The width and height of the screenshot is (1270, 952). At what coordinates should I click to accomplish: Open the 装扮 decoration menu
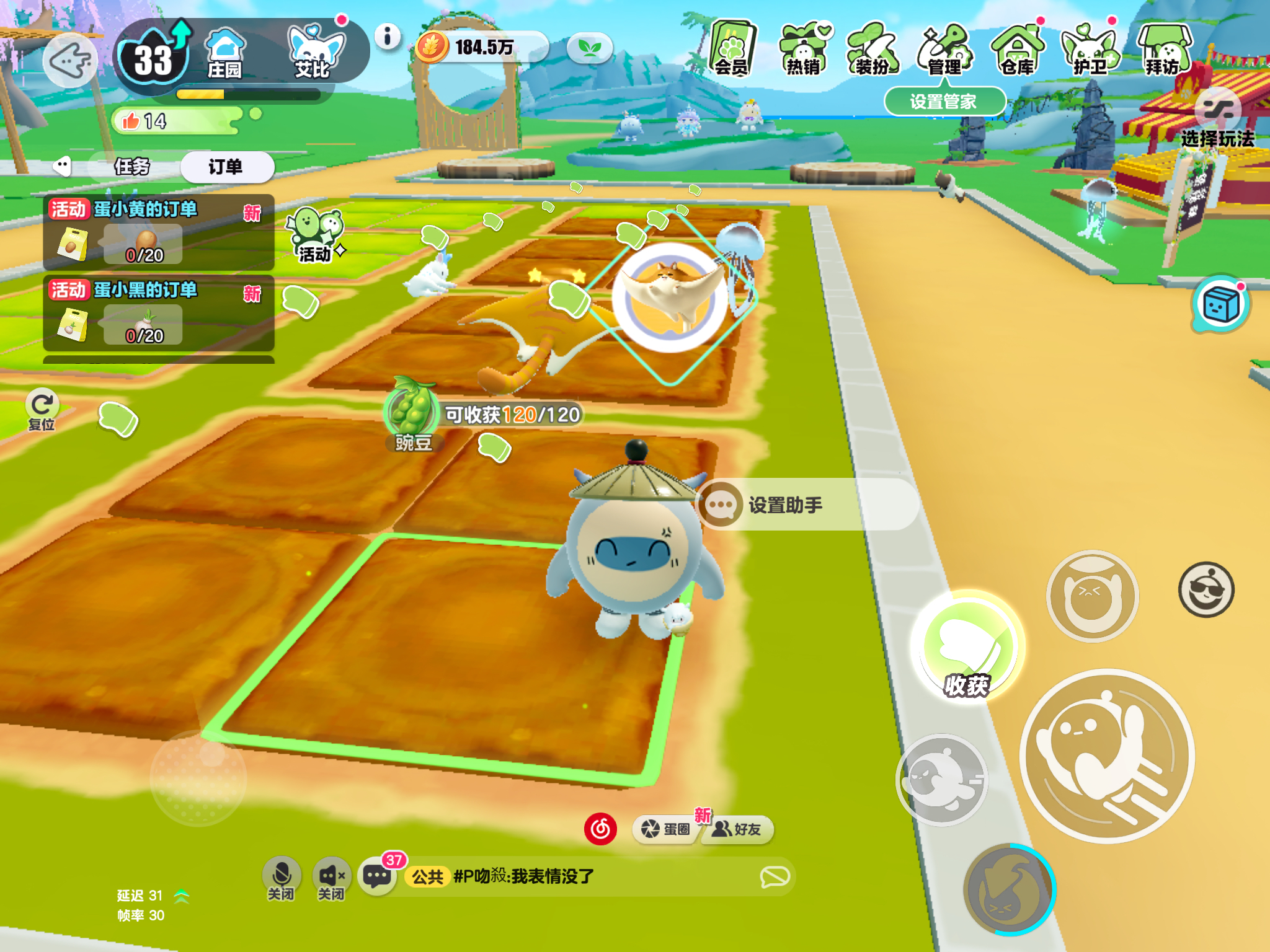(873, 49)
